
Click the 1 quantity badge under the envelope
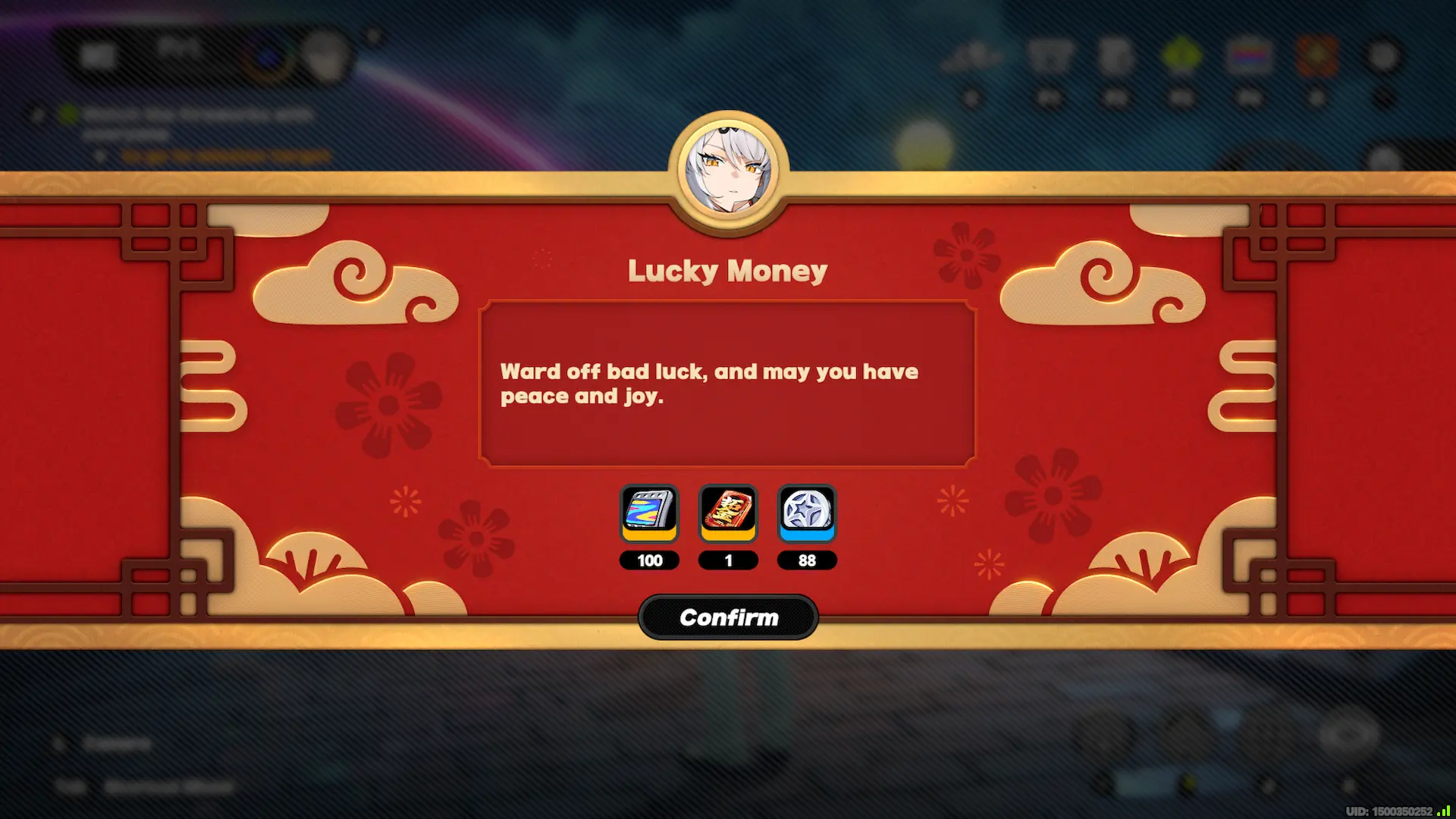728,560
